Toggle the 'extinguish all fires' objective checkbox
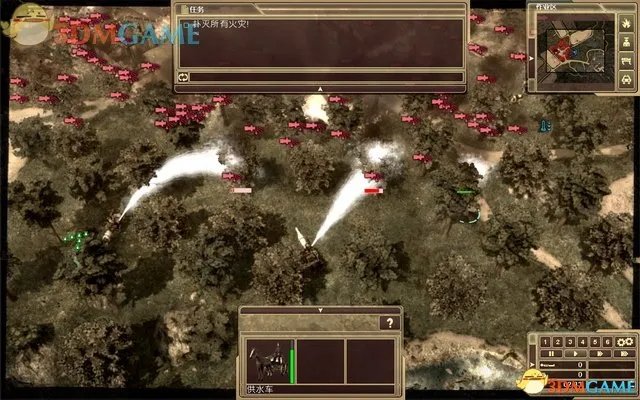The height and width of the screenshot is (400, 640). (184, 22)
